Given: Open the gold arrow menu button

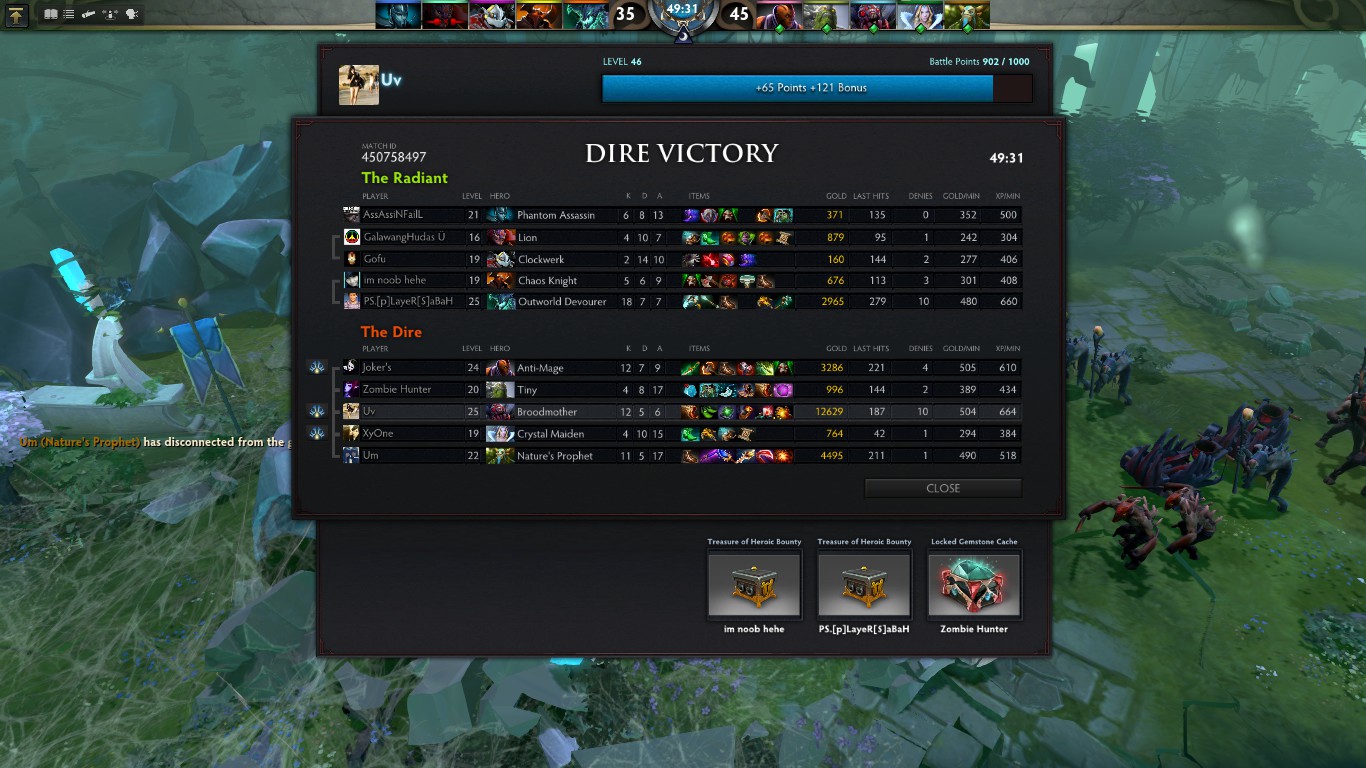Looking at the screenshot, I should pyautogui.click(x=17, y=15).
